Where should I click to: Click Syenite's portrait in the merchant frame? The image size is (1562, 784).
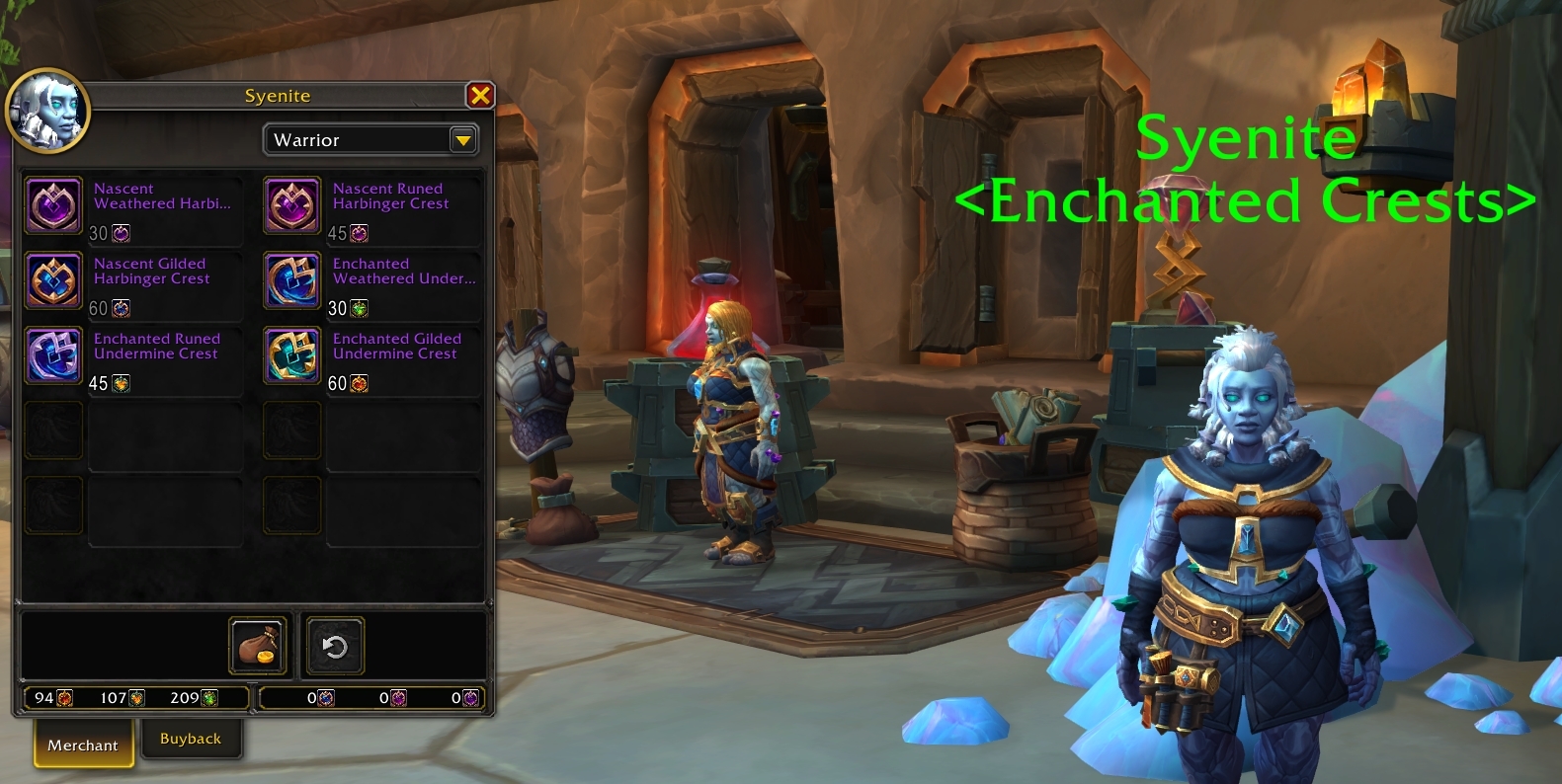(48, 112)
